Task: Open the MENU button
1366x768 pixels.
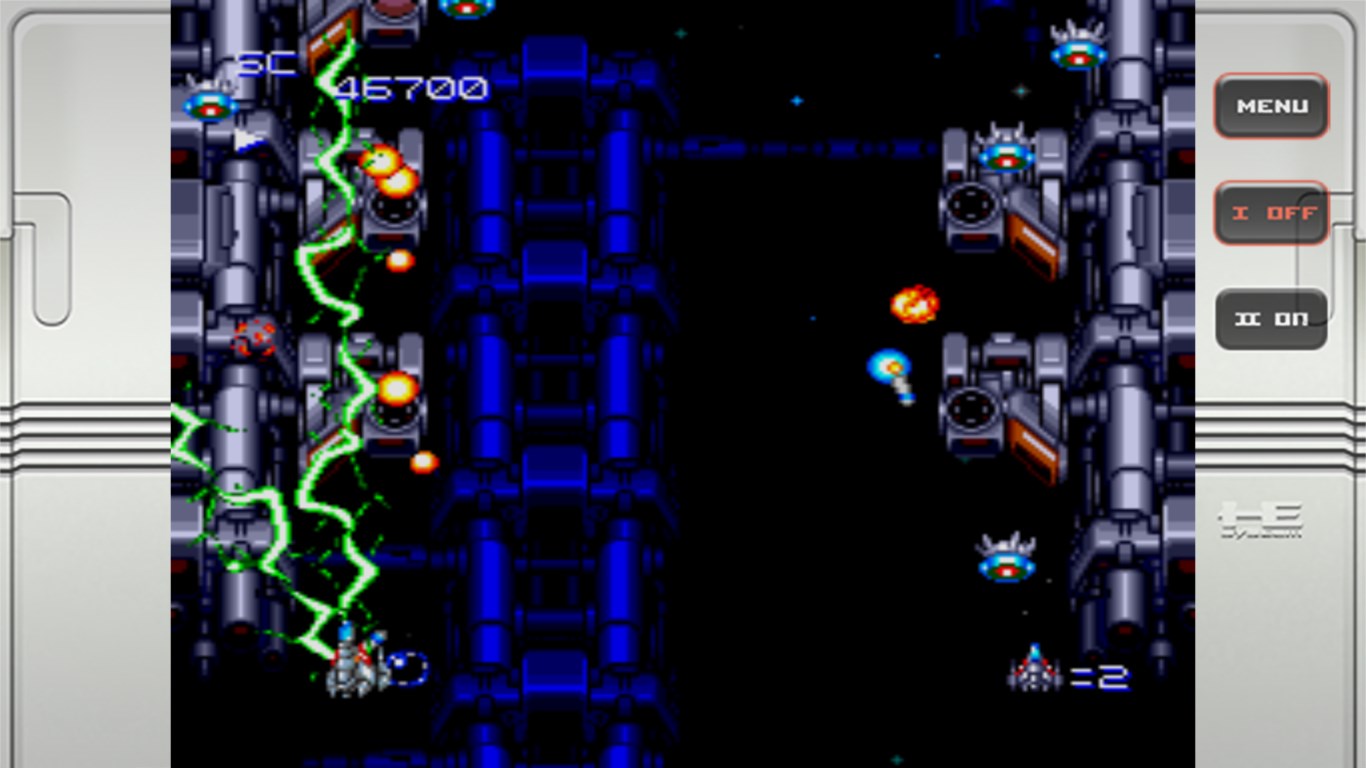Action: tap(1271, 106)
